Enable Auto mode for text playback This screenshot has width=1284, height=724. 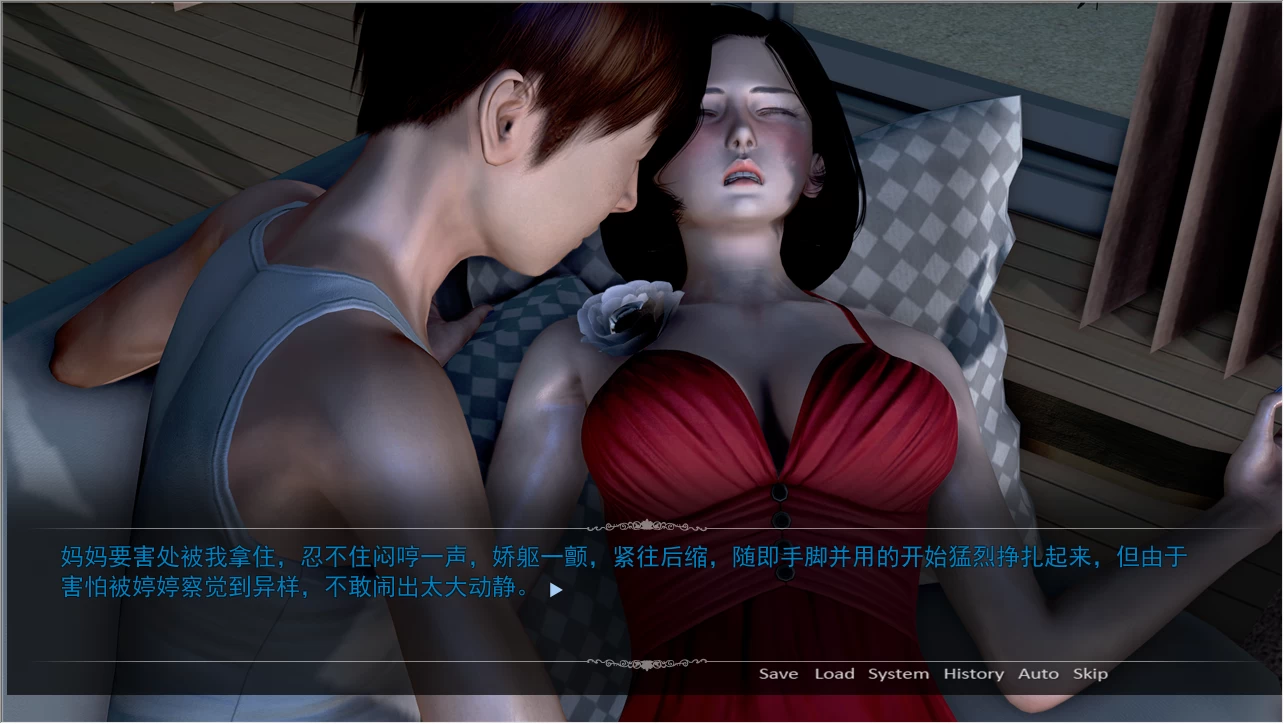pos(1038,673)
